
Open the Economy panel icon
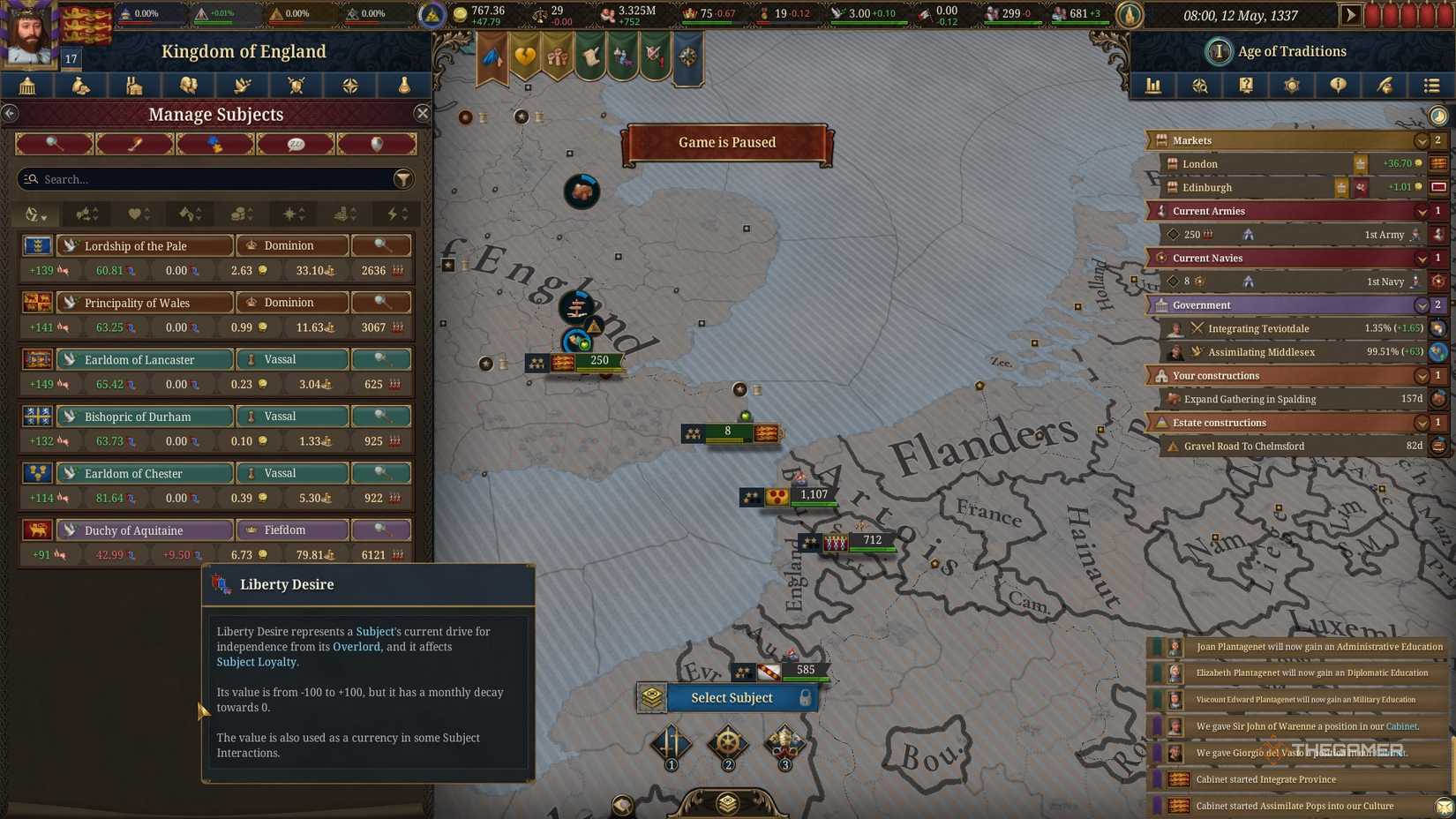[81, 86]
